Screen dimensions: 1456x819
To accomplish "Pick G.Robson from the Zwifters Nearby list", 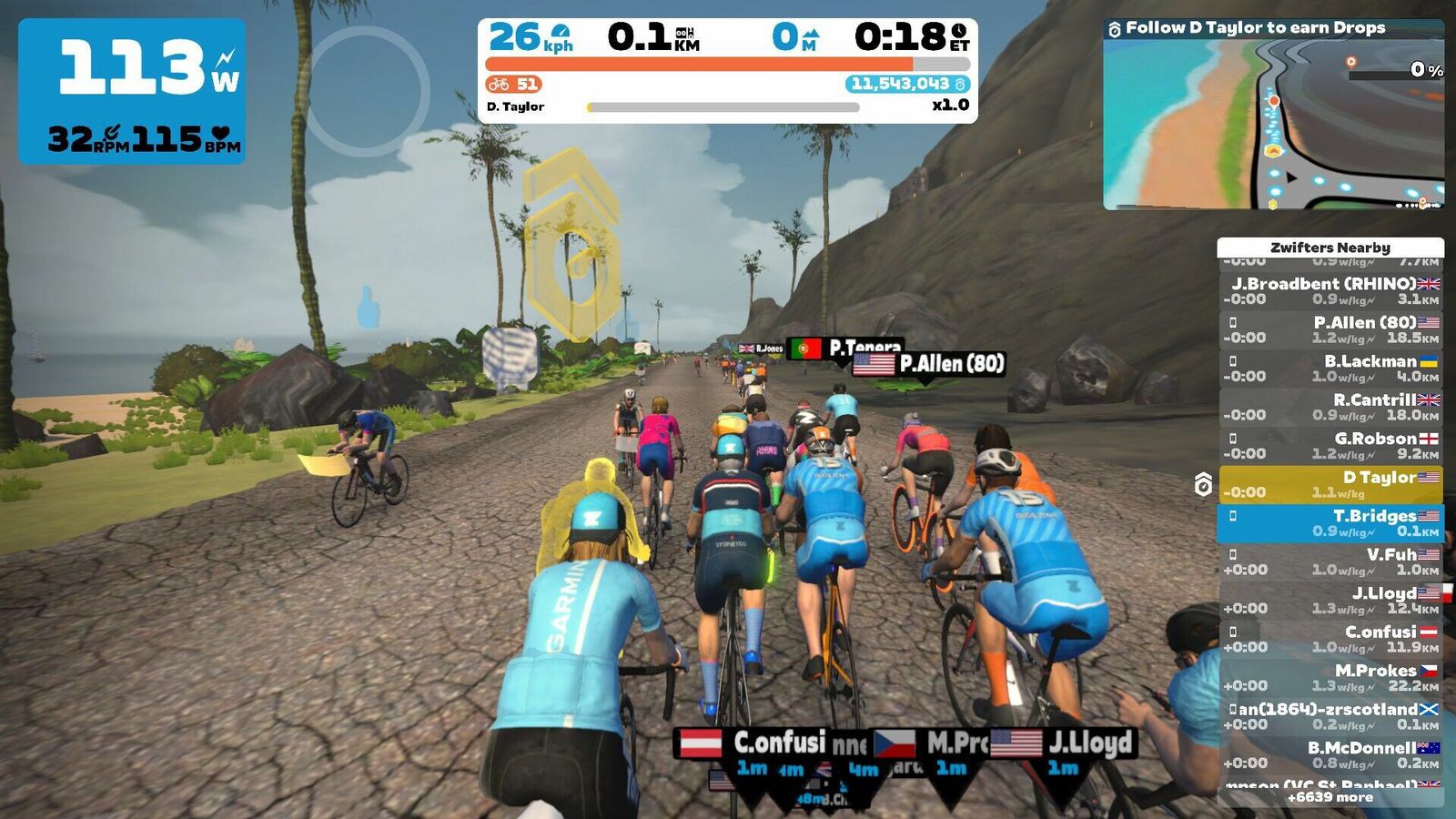I will (x=1330, y=446).
